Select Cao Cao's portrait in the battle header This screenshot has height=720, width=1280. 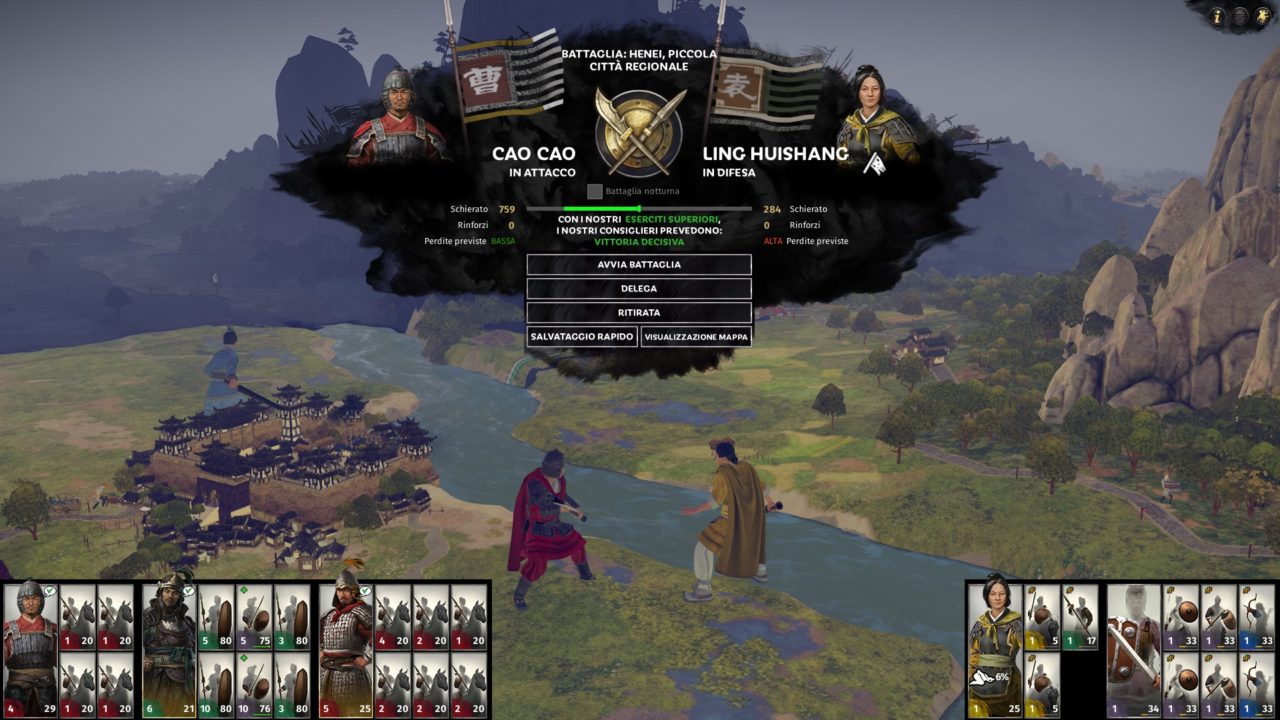tap(396, 118)
